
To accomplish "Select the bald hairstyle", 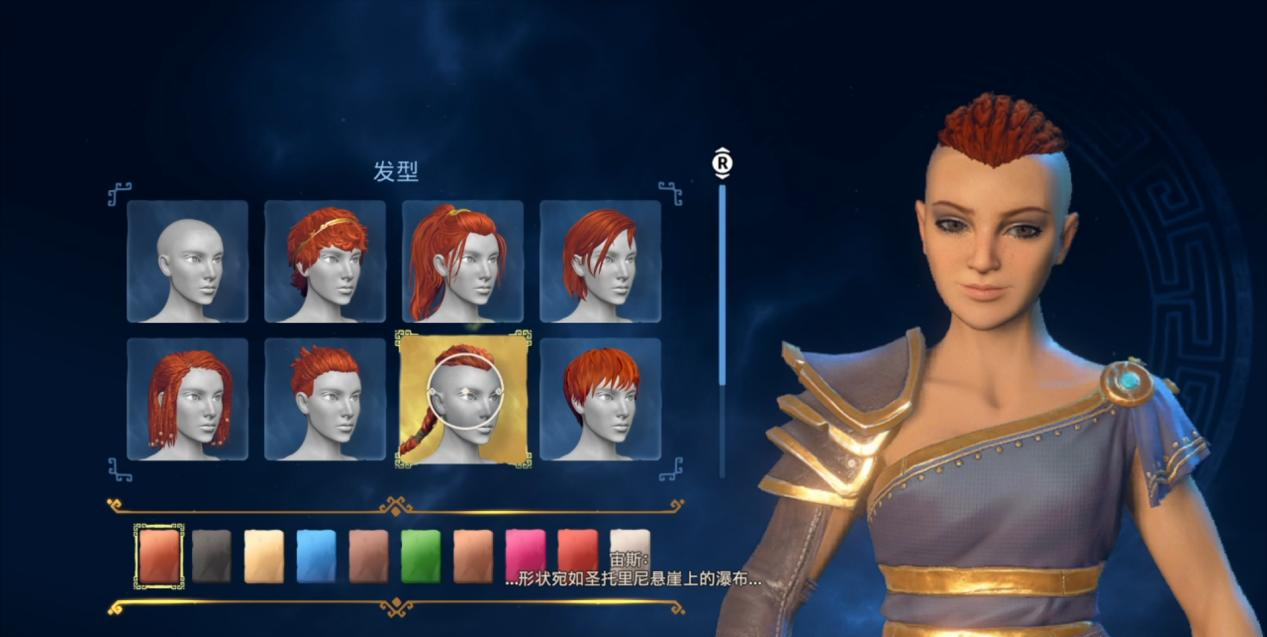I will point(187,261).
